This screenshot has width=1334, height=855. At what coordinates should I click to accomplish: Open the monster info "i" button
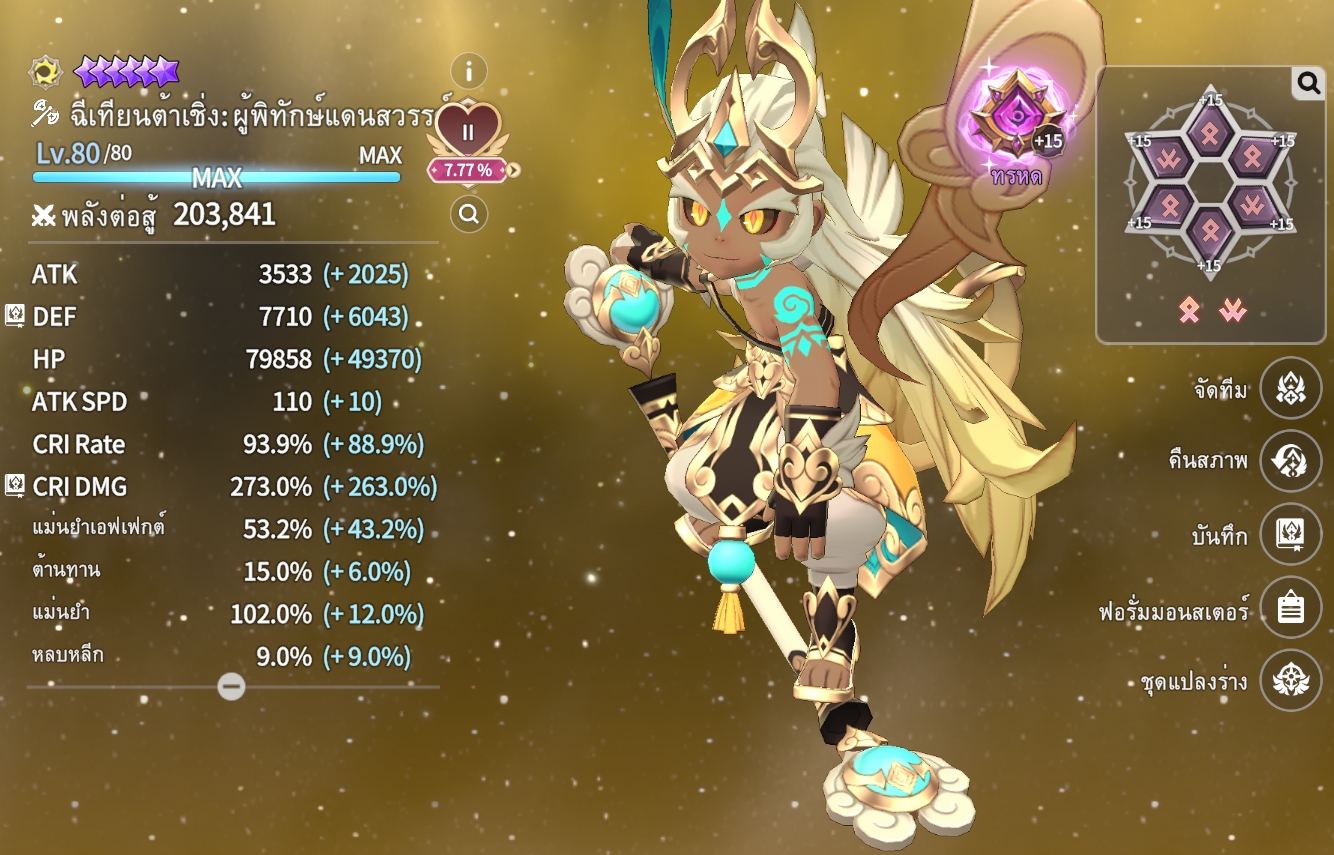click(x=468, y=71)
